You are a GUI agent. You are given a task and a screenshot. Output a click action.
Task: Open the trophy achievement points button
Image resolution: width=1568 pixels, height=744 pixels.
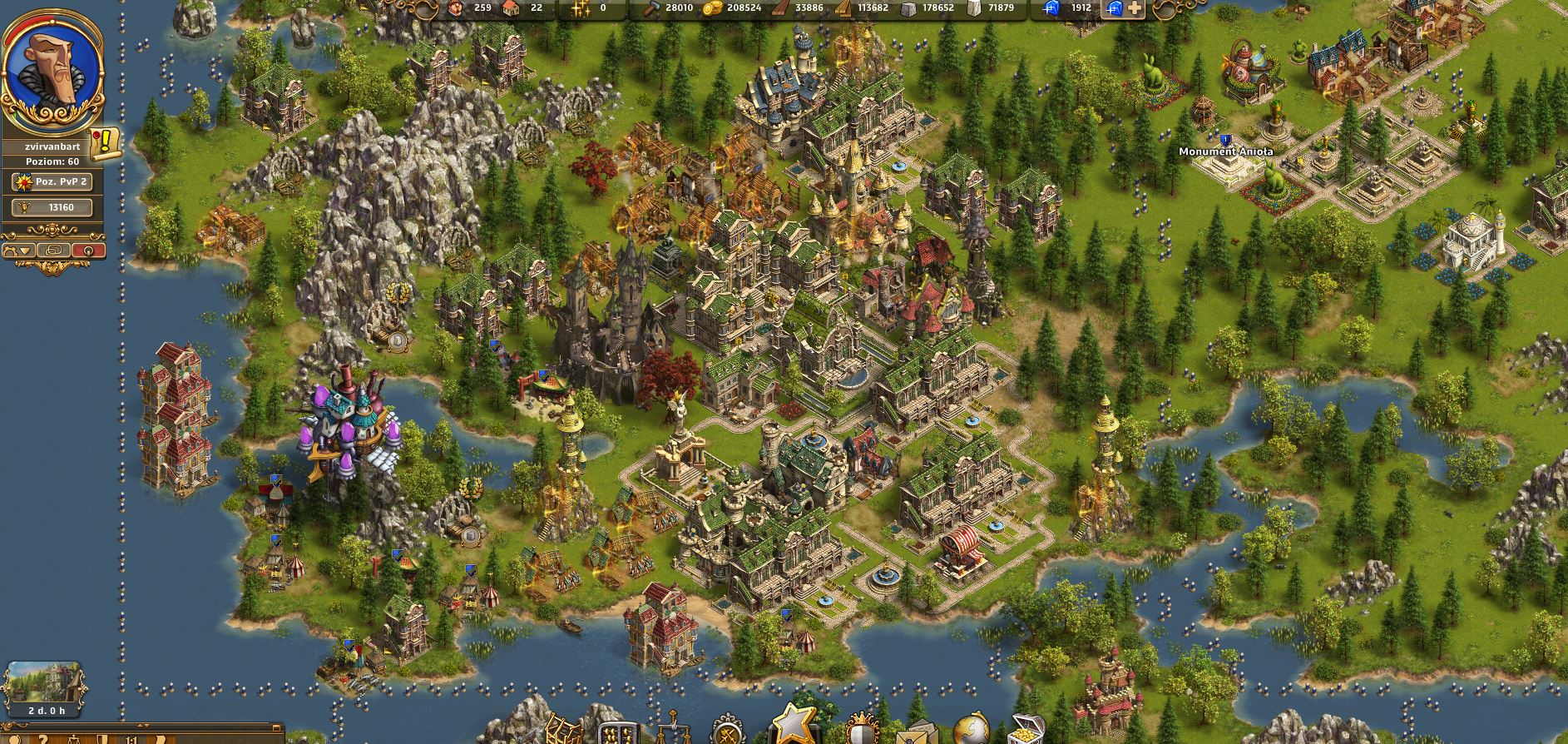point(53,207)
